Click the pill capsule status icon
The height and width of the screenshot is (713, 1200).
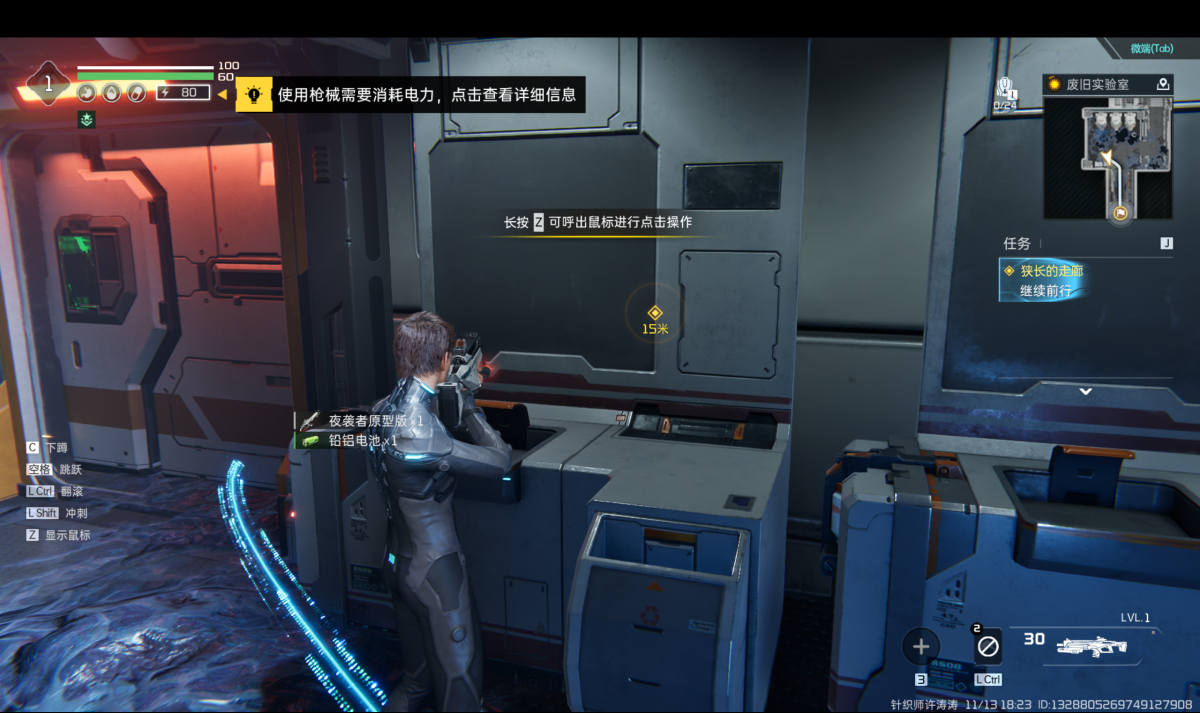136,93
